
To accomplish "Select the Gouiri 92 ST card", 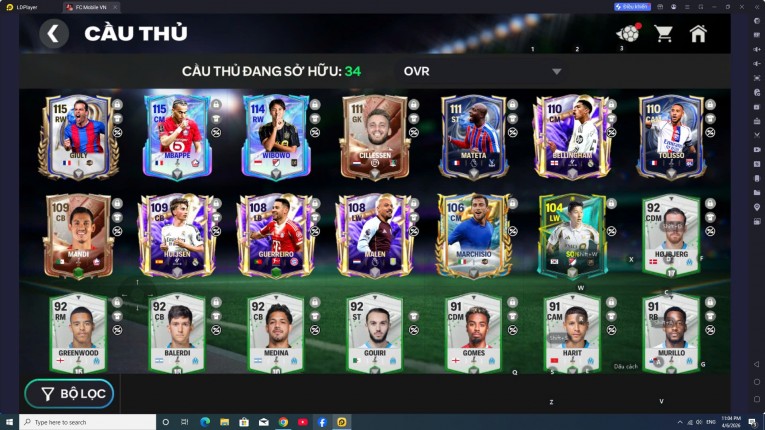I will pos(374,333).
